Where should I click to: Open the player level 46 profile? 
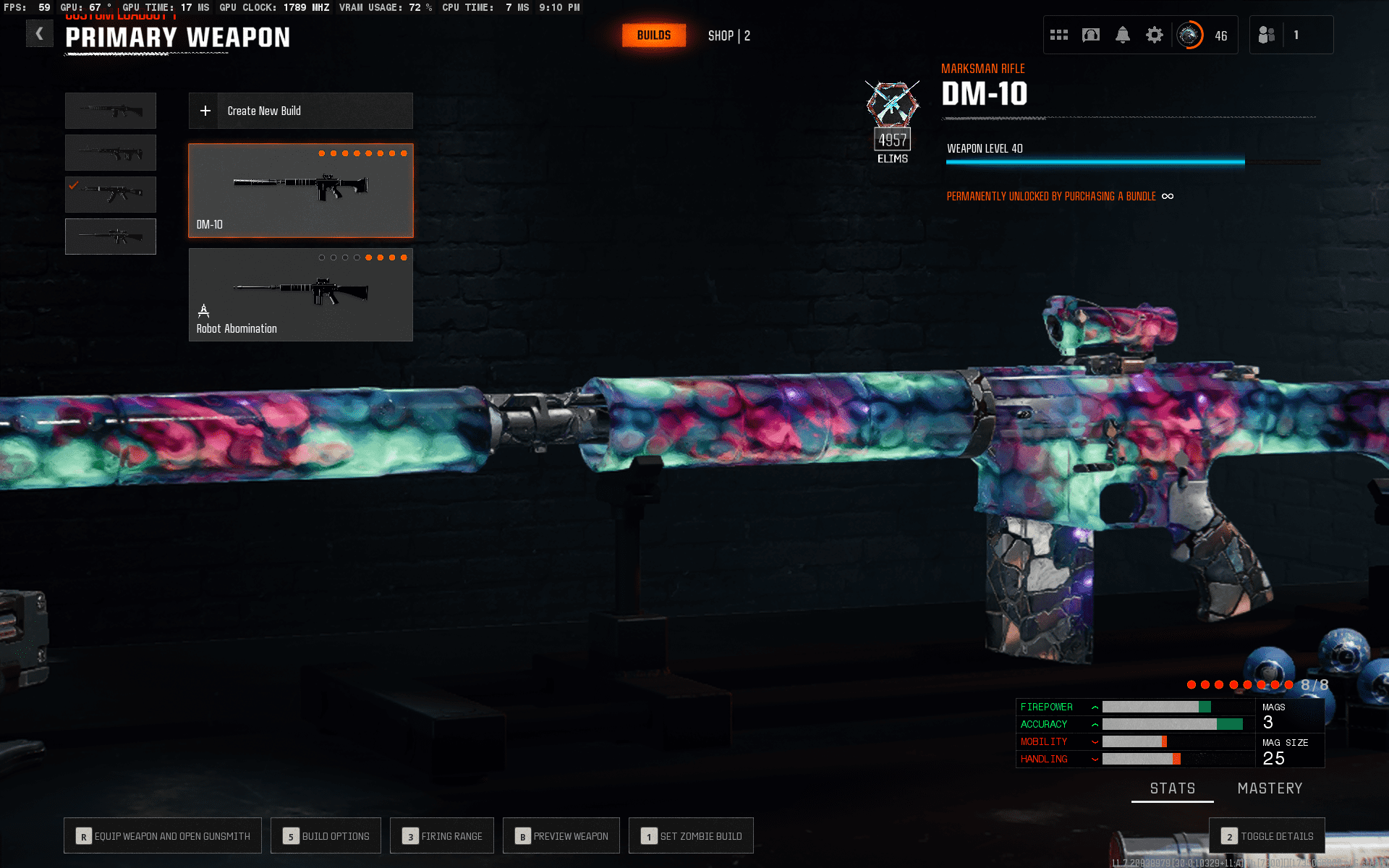coord(1202,35)
